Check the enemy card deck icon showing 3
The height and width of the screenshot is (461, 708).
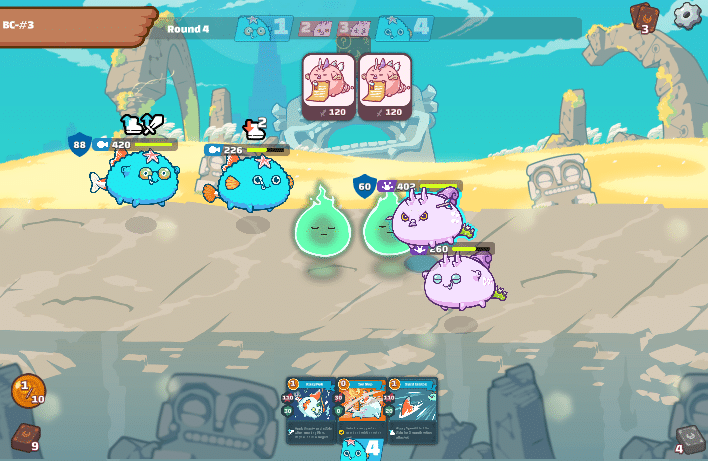(x=643, y=17)
